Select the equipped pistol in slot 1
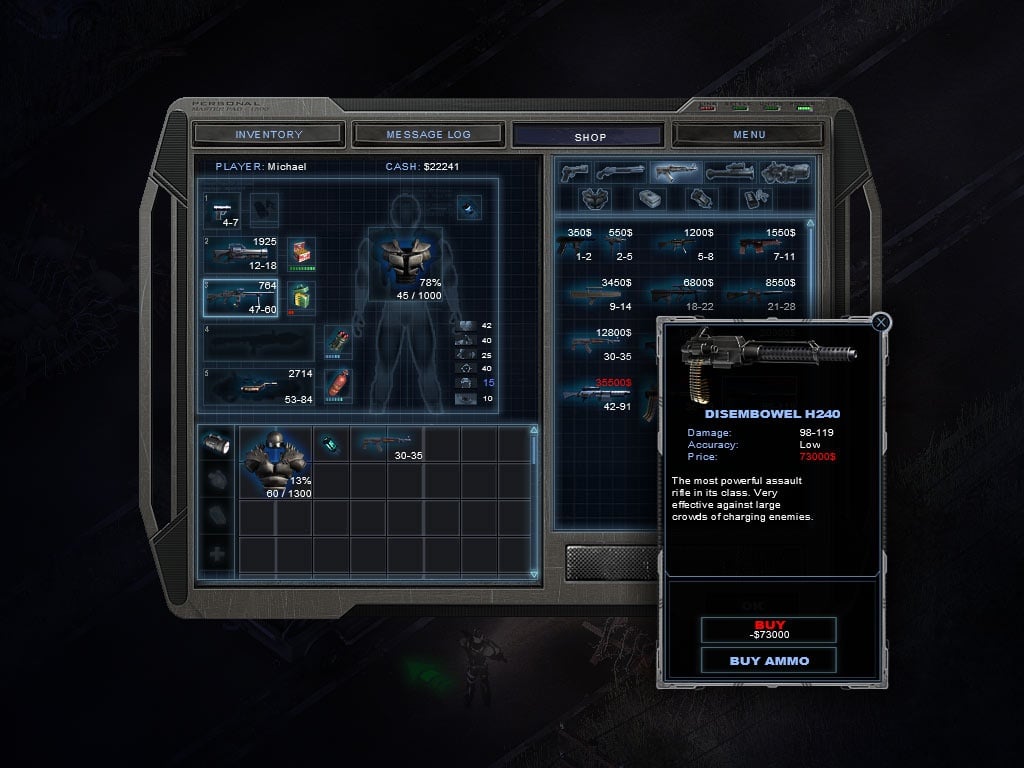The width and height of the screenshot is (1024, 768). [224, 209]
